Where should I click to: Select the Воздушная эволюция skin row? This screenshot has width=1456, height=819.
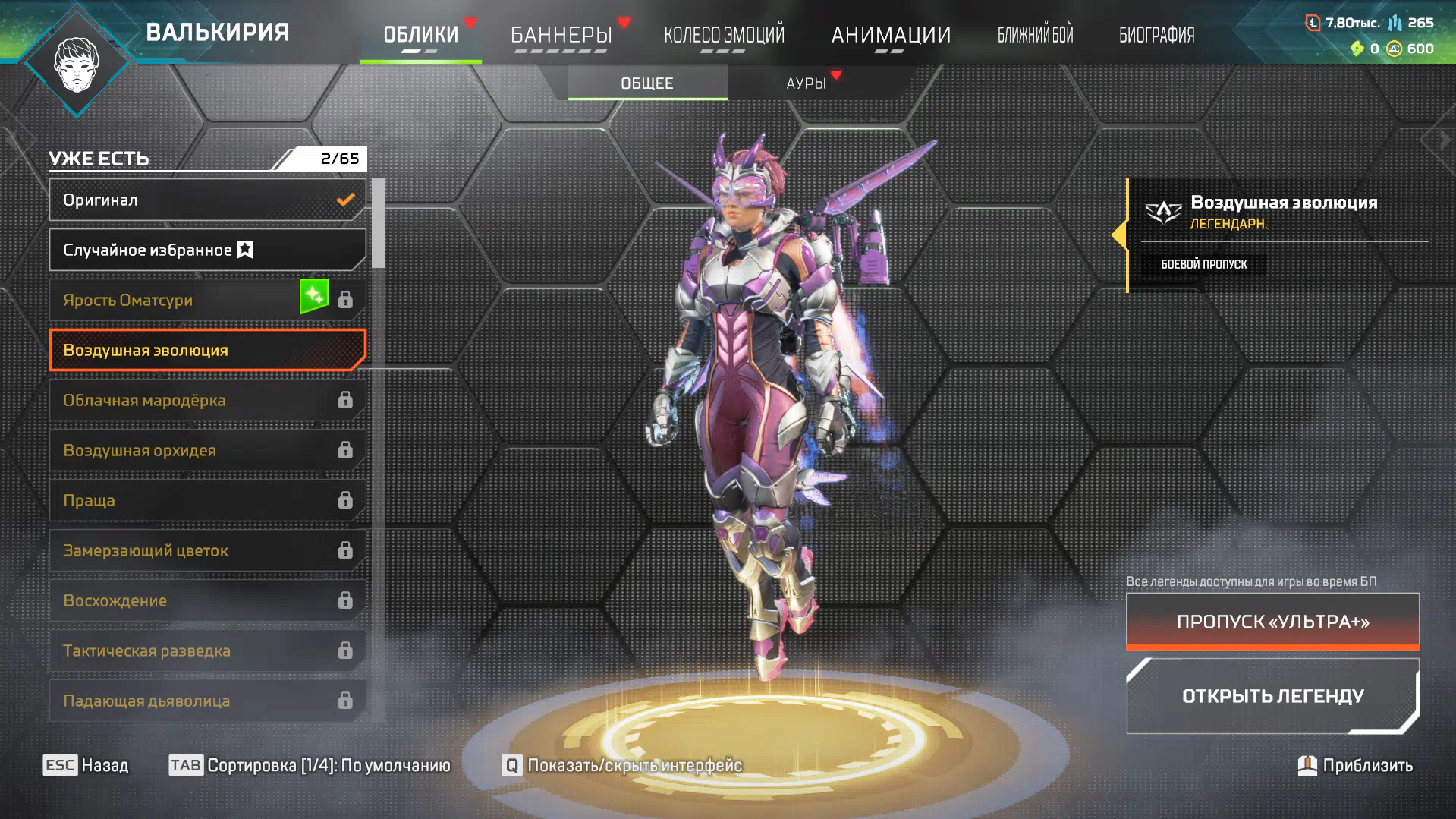[207, 351]
